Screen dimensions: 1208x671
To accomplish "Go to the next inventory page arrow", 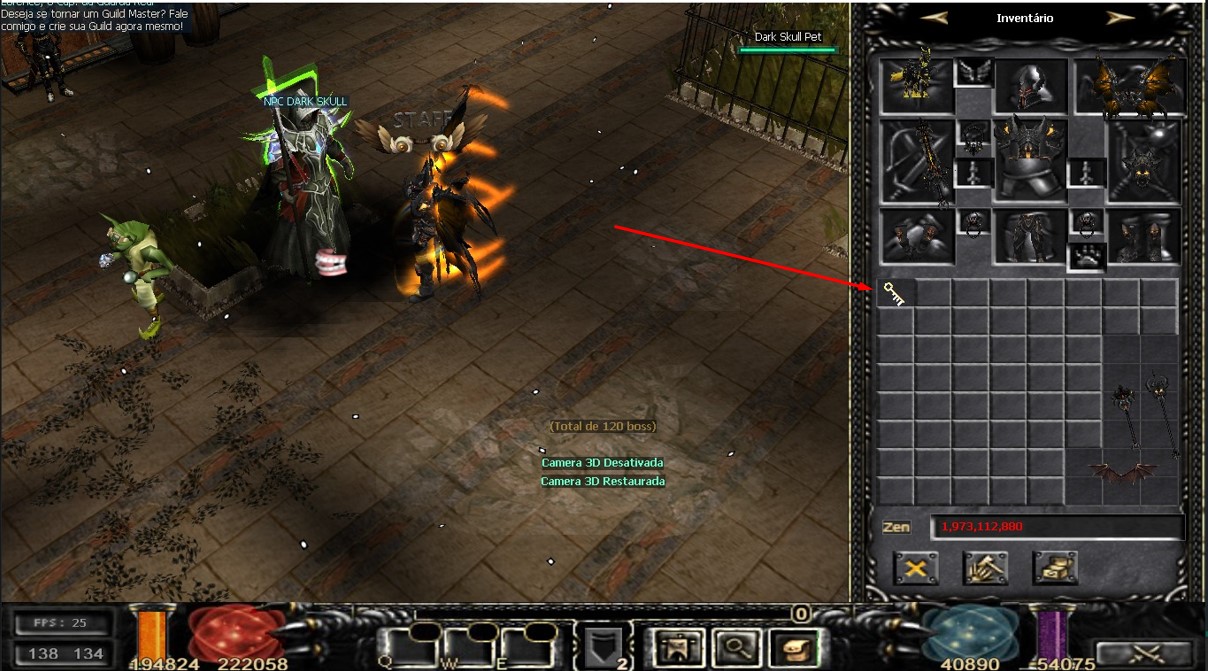I will pyautogui.click(x=1120, y=18).
